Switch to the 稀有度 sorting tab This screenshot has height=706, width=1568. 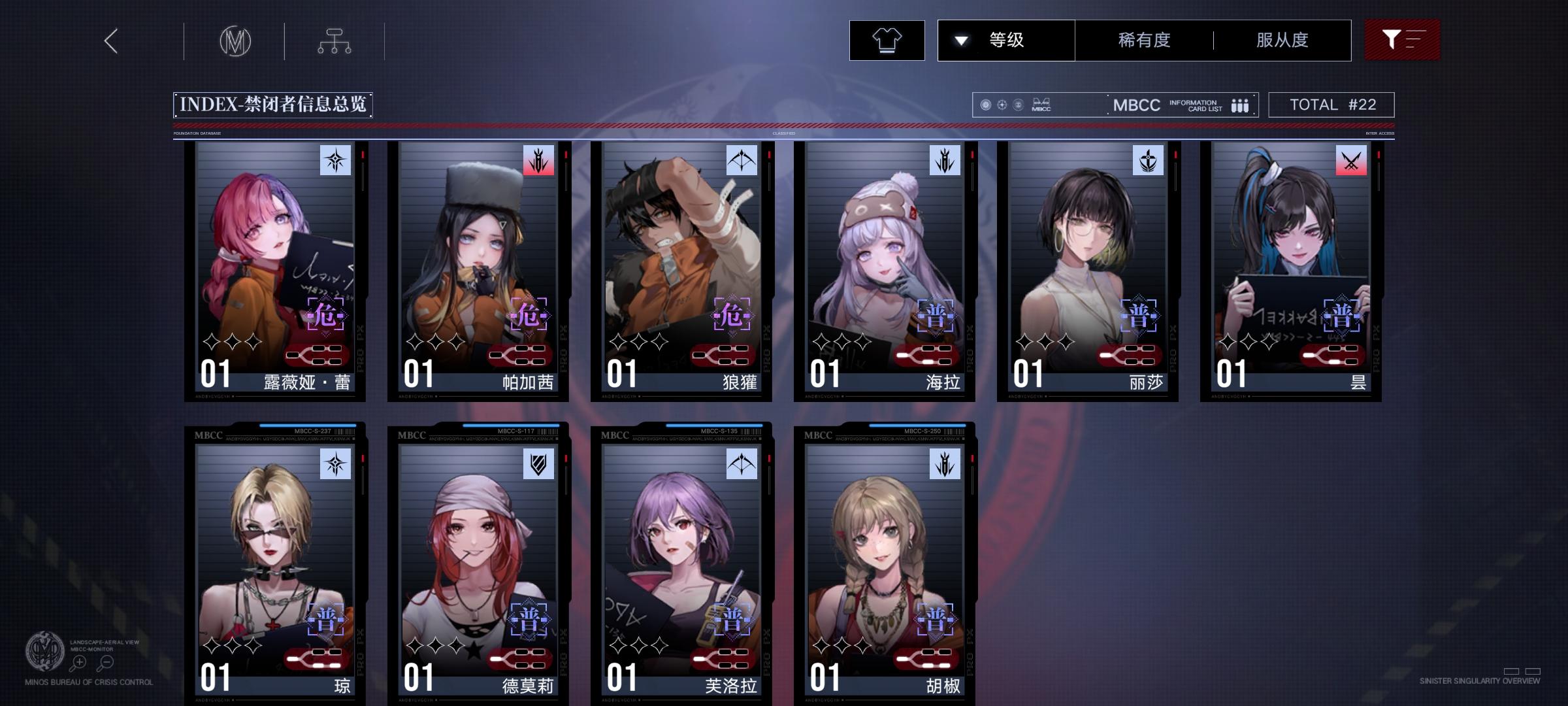1141,40
